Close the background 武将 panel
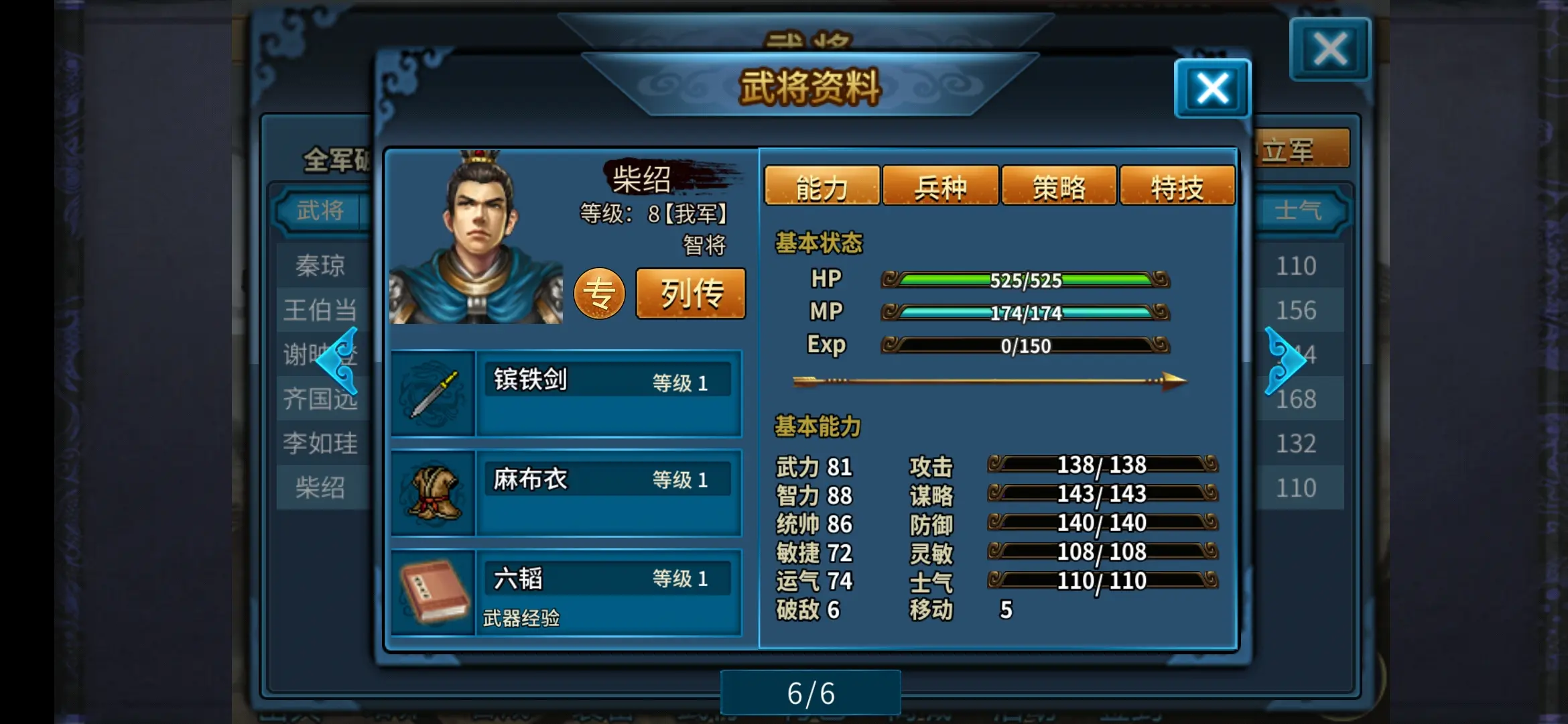Screen dimensions: 1568x724 point(1330,50)
